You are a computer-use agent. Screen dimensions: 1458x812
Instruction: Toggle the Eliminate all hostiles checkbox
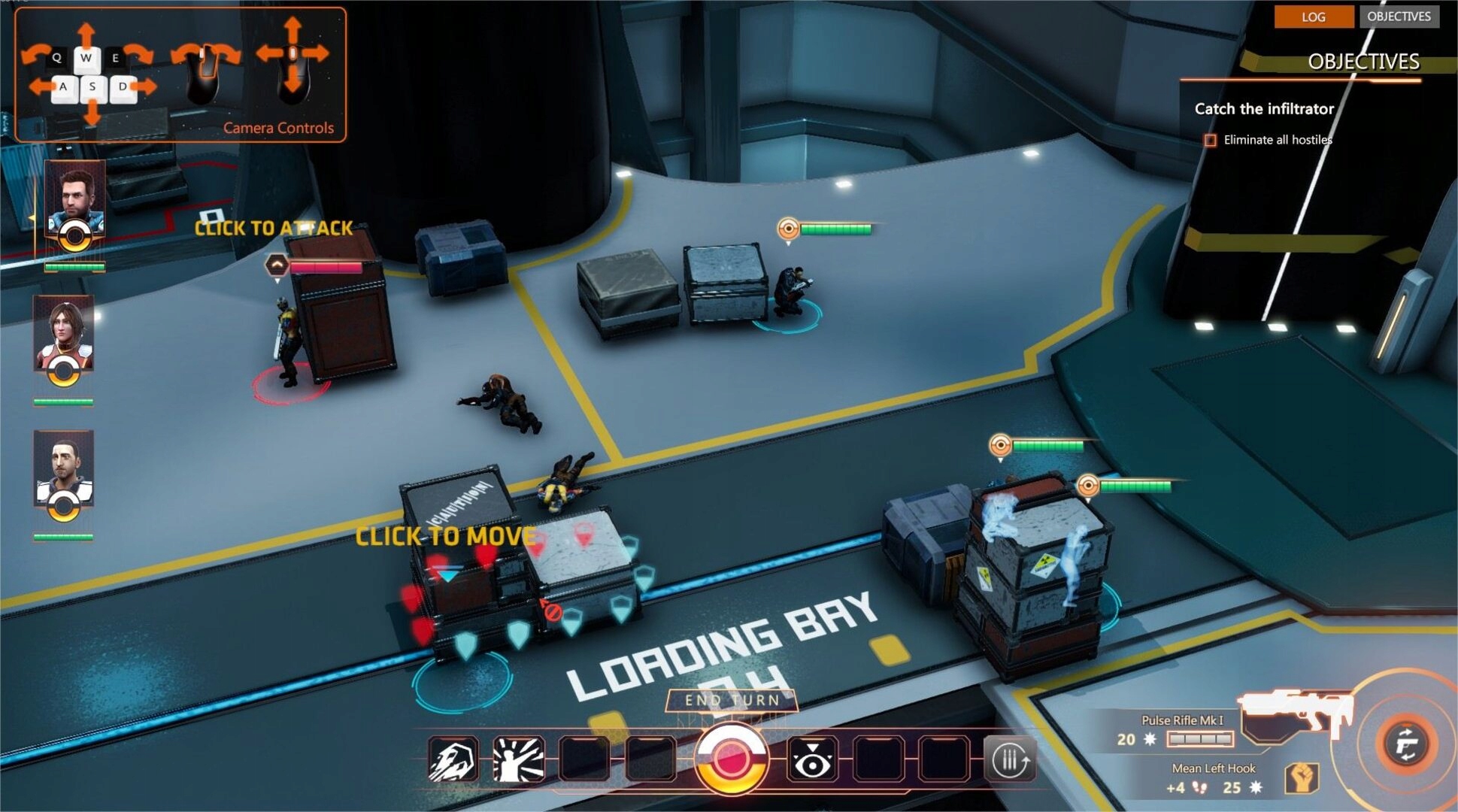pos(1211,141)
